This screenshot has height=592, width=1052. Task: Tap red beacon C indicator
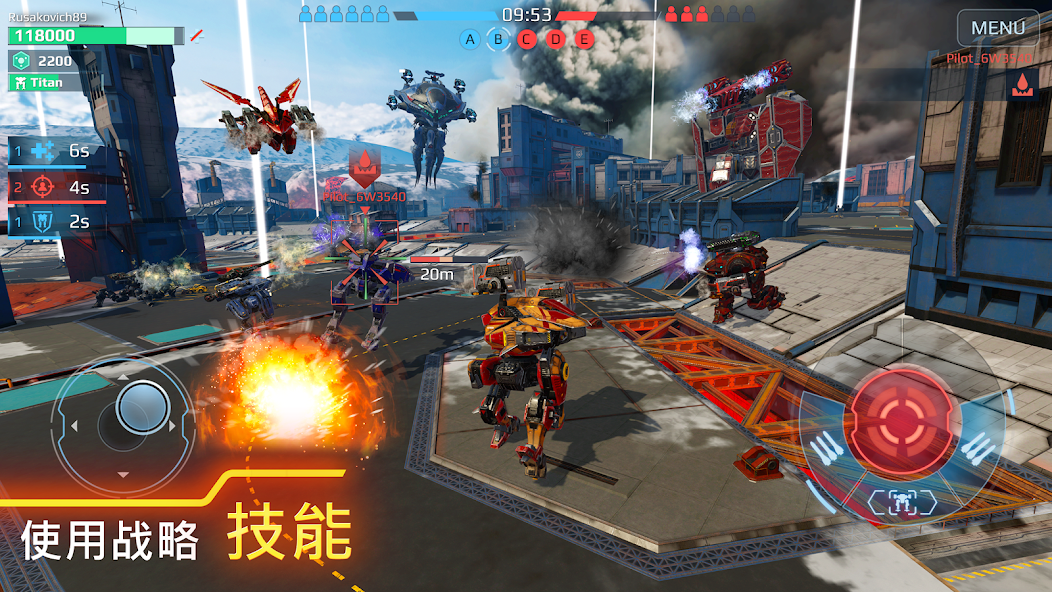[x=527, y=39]
